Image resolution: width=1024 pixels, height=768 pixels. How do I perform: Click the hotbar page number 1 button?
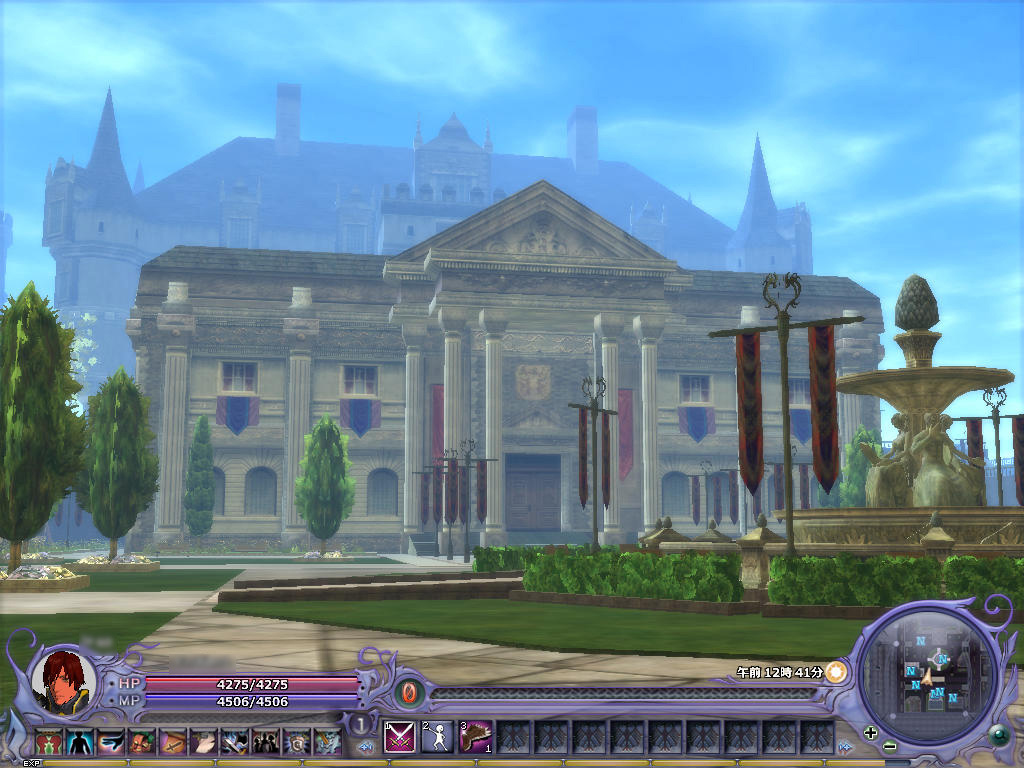(x=358, y=724)
